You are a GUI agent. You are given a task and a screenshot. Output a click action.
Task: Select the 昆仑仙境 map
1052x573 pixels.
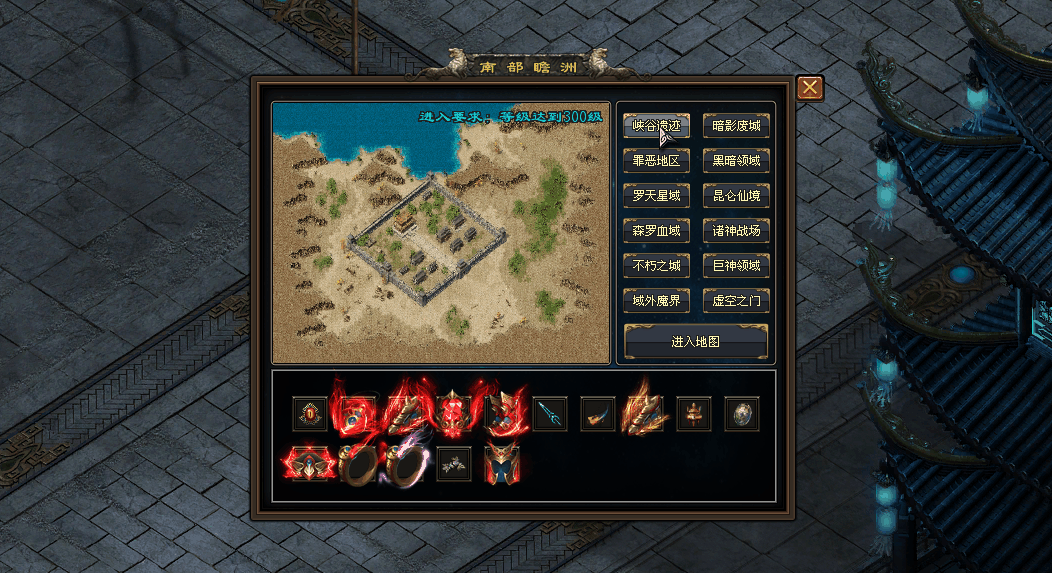pyautogui.click(x=736, y=196)
